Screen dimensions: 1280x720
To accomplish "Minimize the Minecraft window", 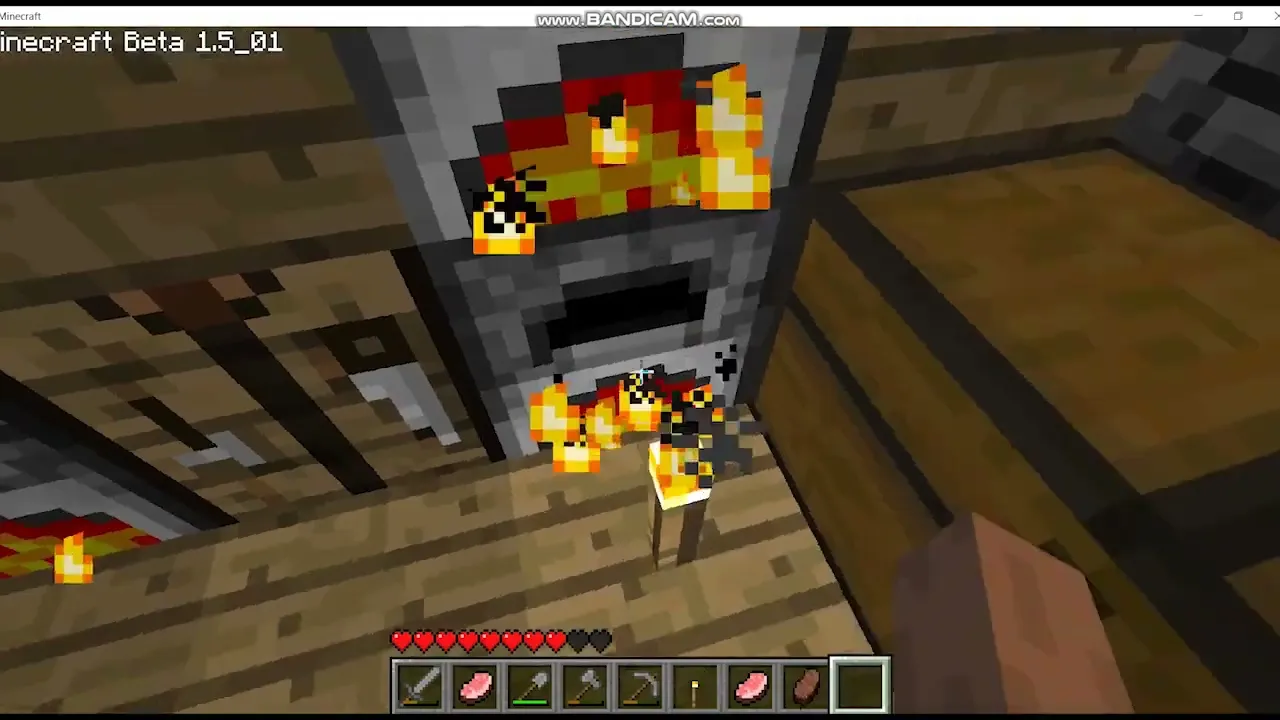I will [1198, 16].
